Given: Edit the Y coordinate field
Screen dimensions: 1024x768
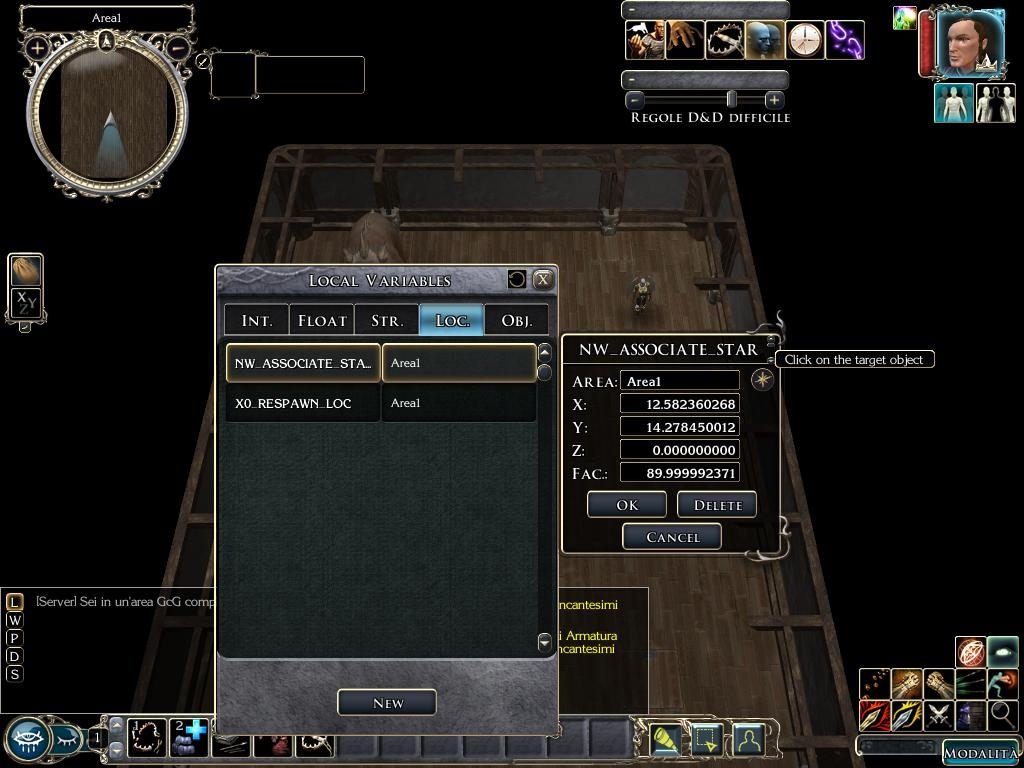Looking at the screenshot, I should [x=680, y=427].
